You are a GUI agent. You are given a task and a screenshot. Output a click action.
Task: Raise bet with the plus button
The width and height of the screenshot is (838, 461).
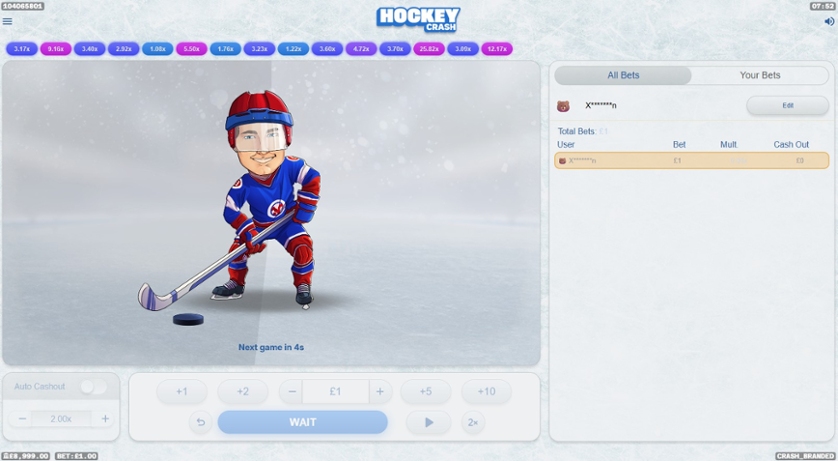click(379, 392)
